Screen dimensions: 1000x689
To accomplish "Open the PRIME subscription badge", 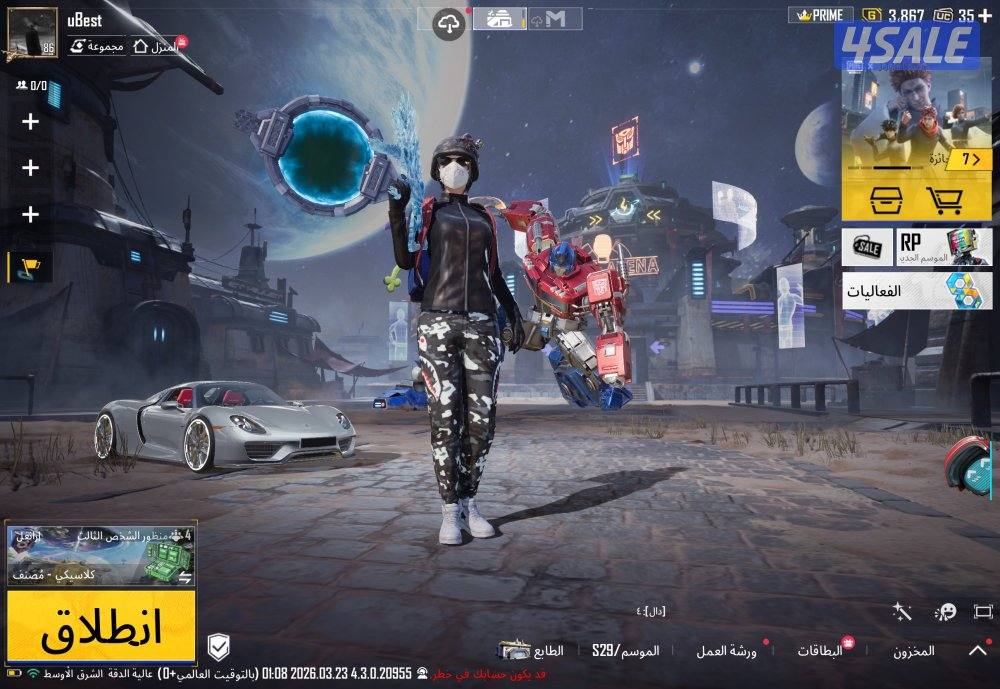I will 822,15.
